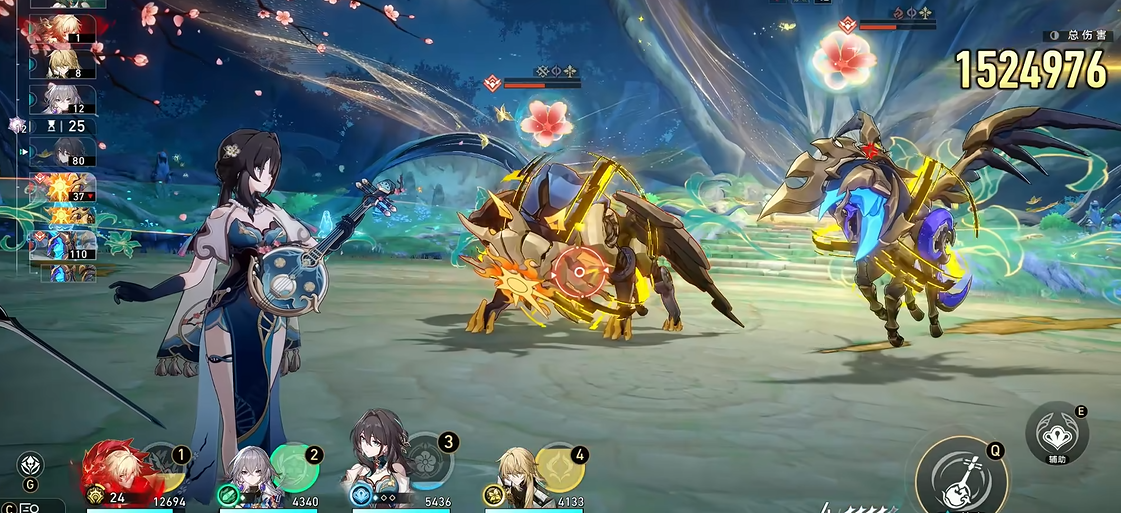Trigger the silver-haired character's green ultimate
1121x513 pixels.
pos(294,466)
